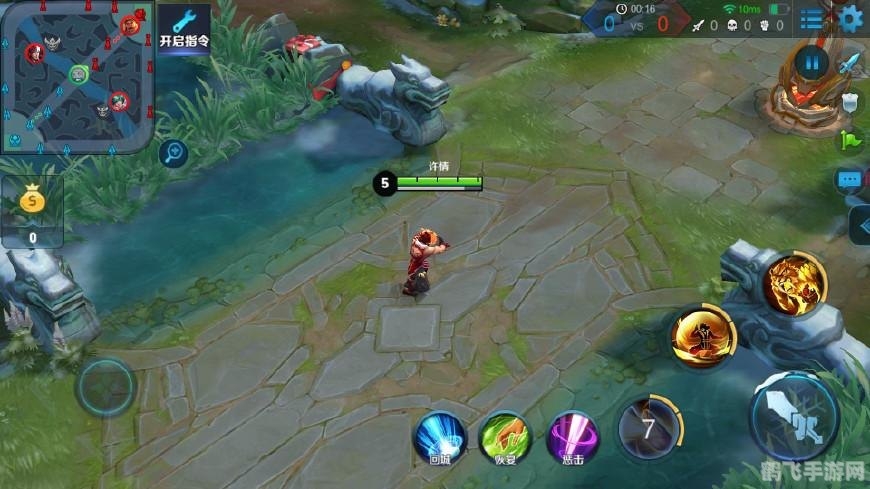Image resolution: width=870 pixels, height=489 pixels.
Task: Send the blue sword attack signal
Action: click(850, 63)
